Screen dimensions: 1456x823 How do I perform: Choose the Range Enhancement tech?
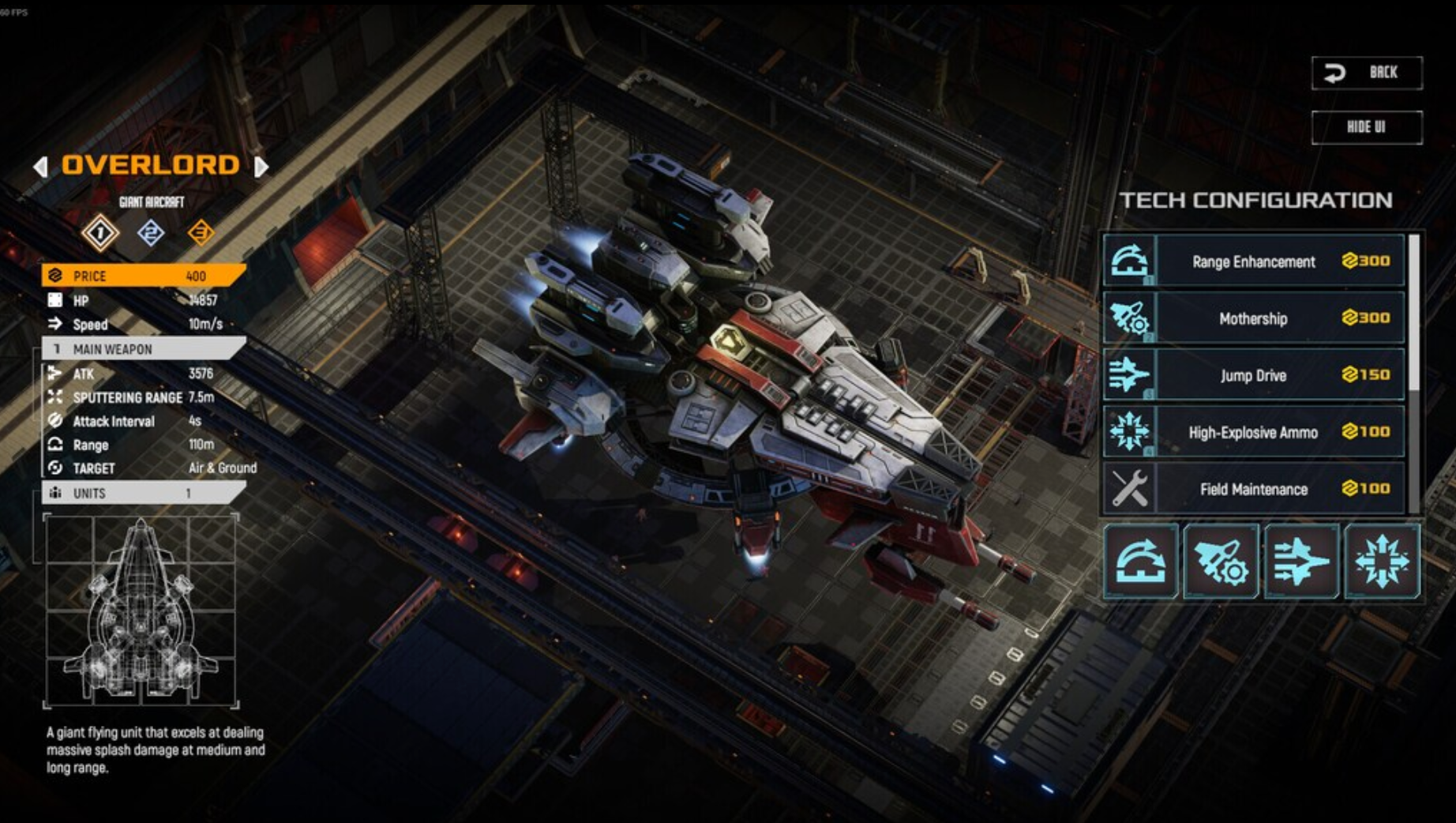(x=1253, y=261)
